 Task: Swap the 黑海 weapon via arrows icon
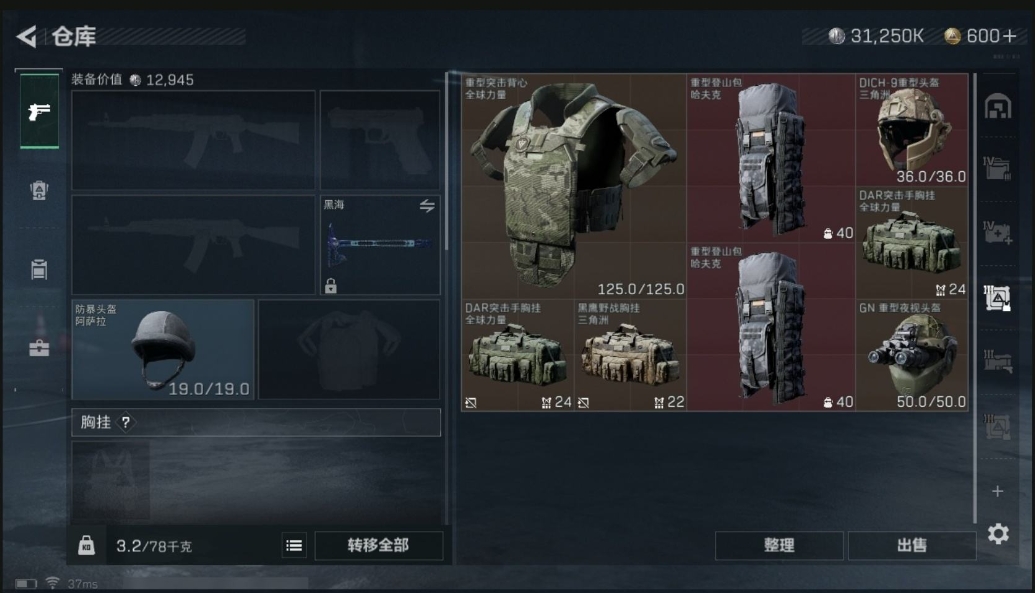point(427,206)
